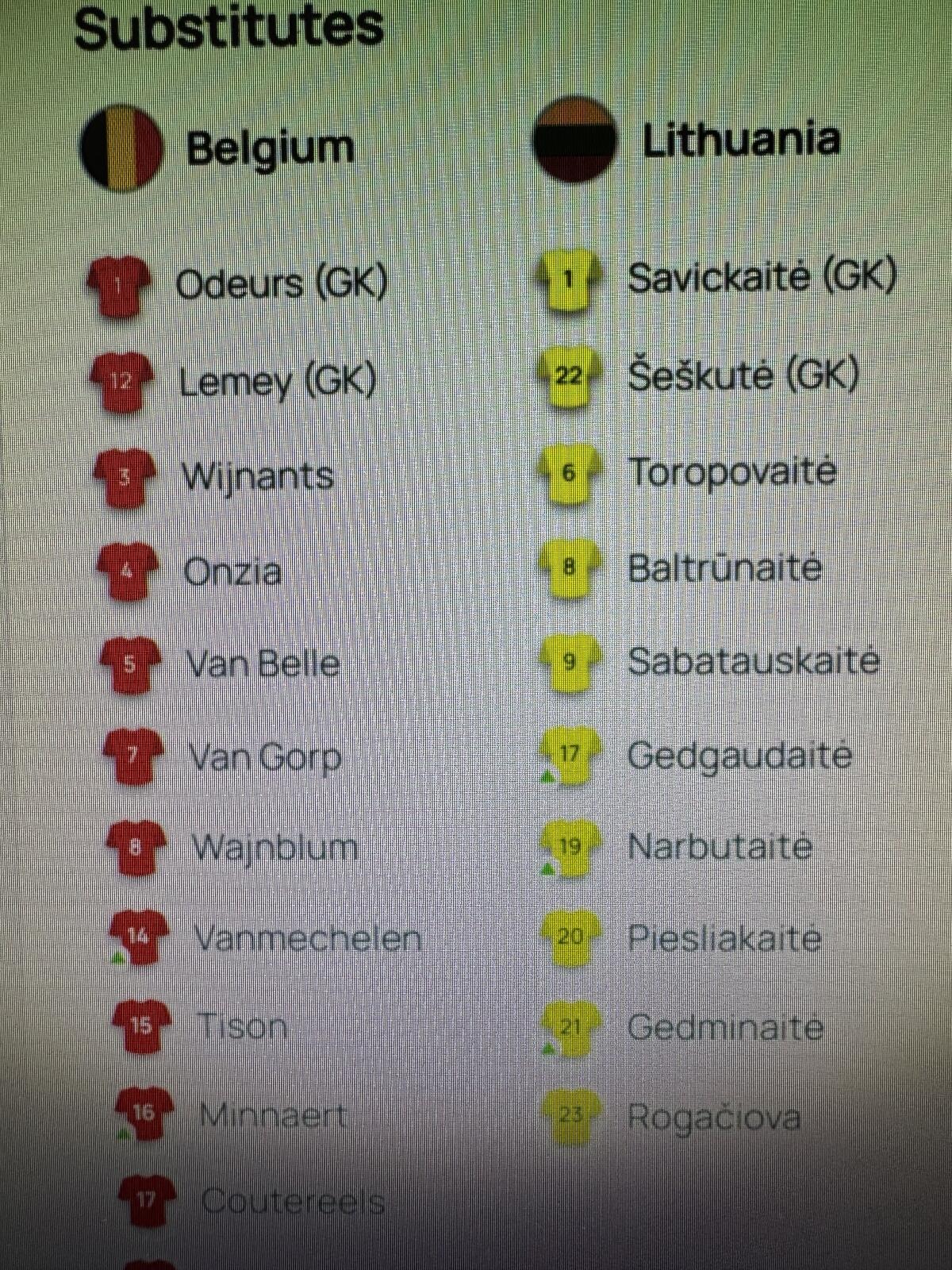Select Vanmechelen from substitutes
The width and height of the screenshot is (952, 1270).
(307, 939)
